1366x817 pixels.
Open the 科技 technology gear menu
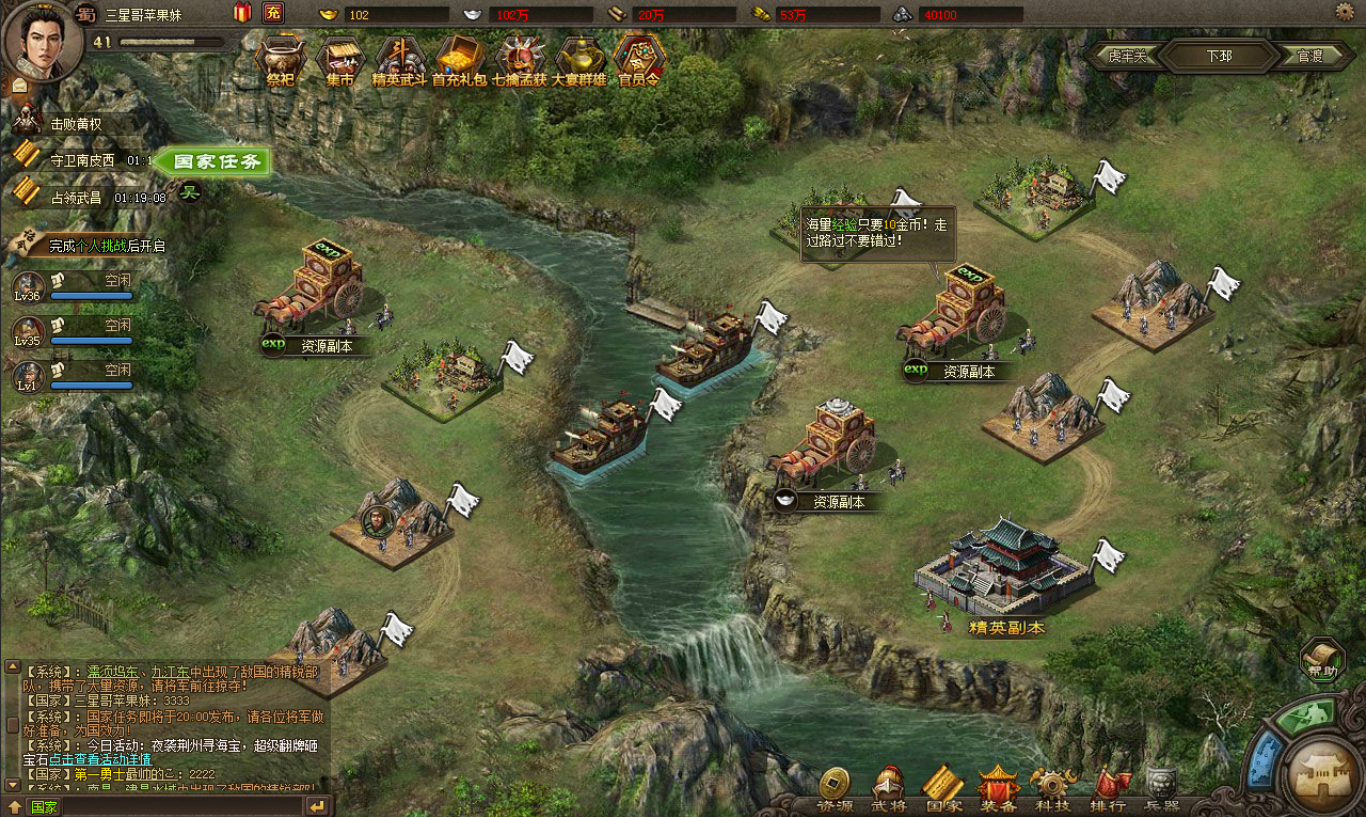click(x=1051, y=788)
